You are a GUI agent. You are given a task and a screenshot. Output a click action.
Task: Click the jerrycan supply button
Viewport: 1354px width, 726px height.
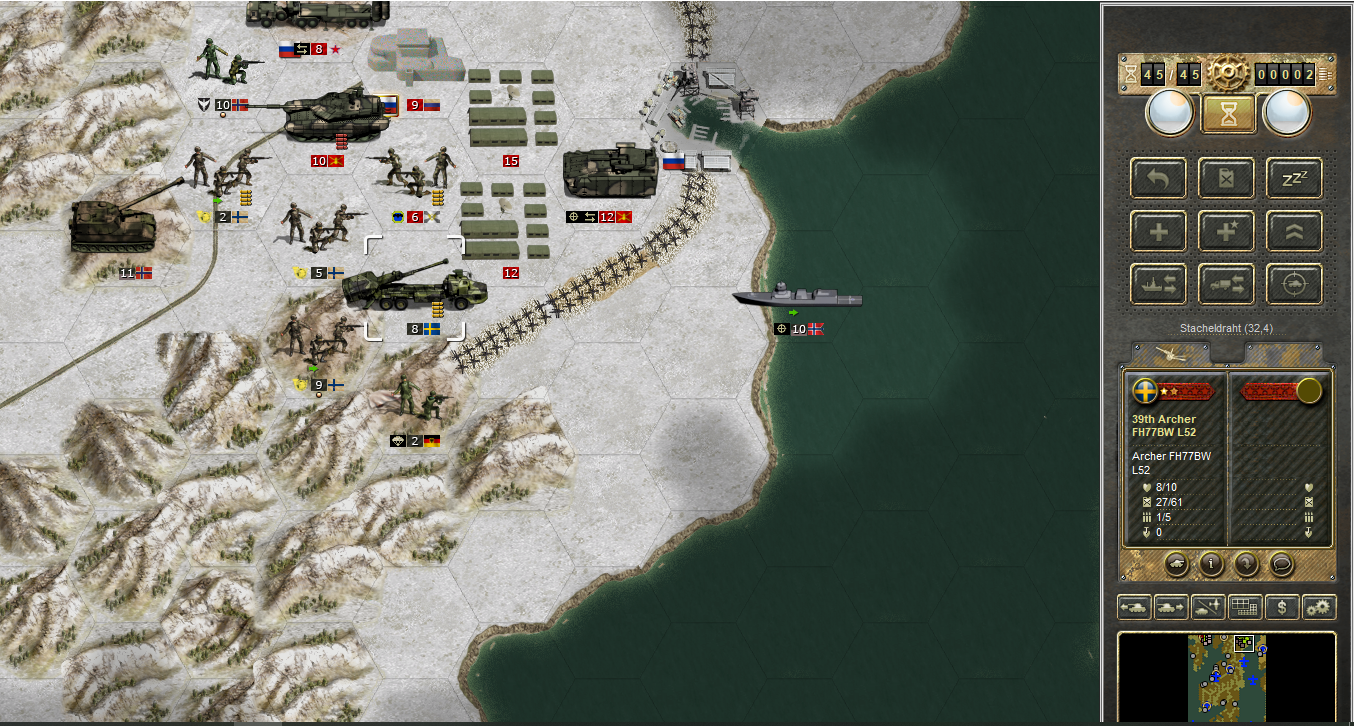click(1227, 179)
